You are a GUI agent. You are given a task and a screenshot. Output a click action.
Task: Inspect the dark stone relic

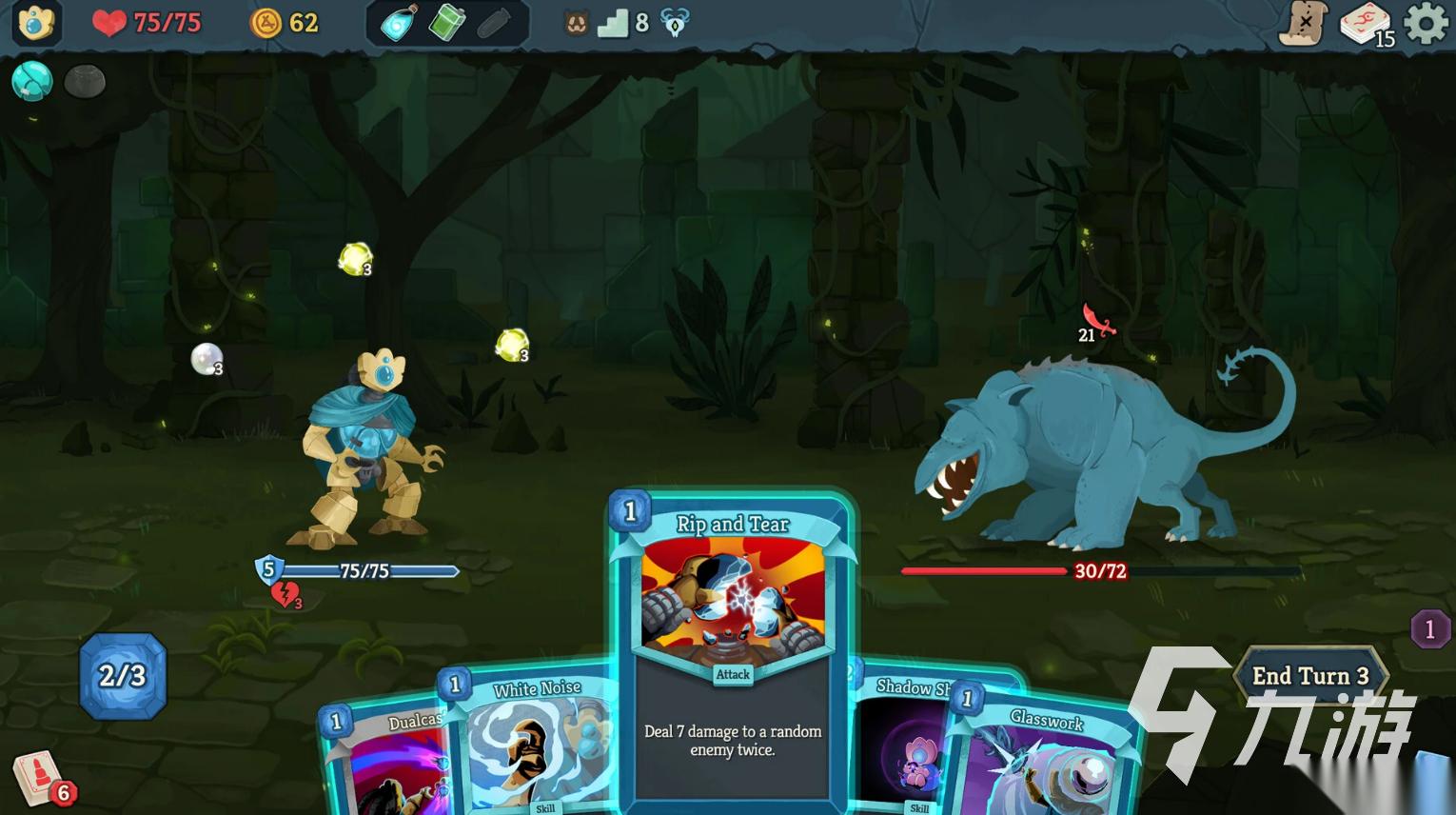(85, 82)
